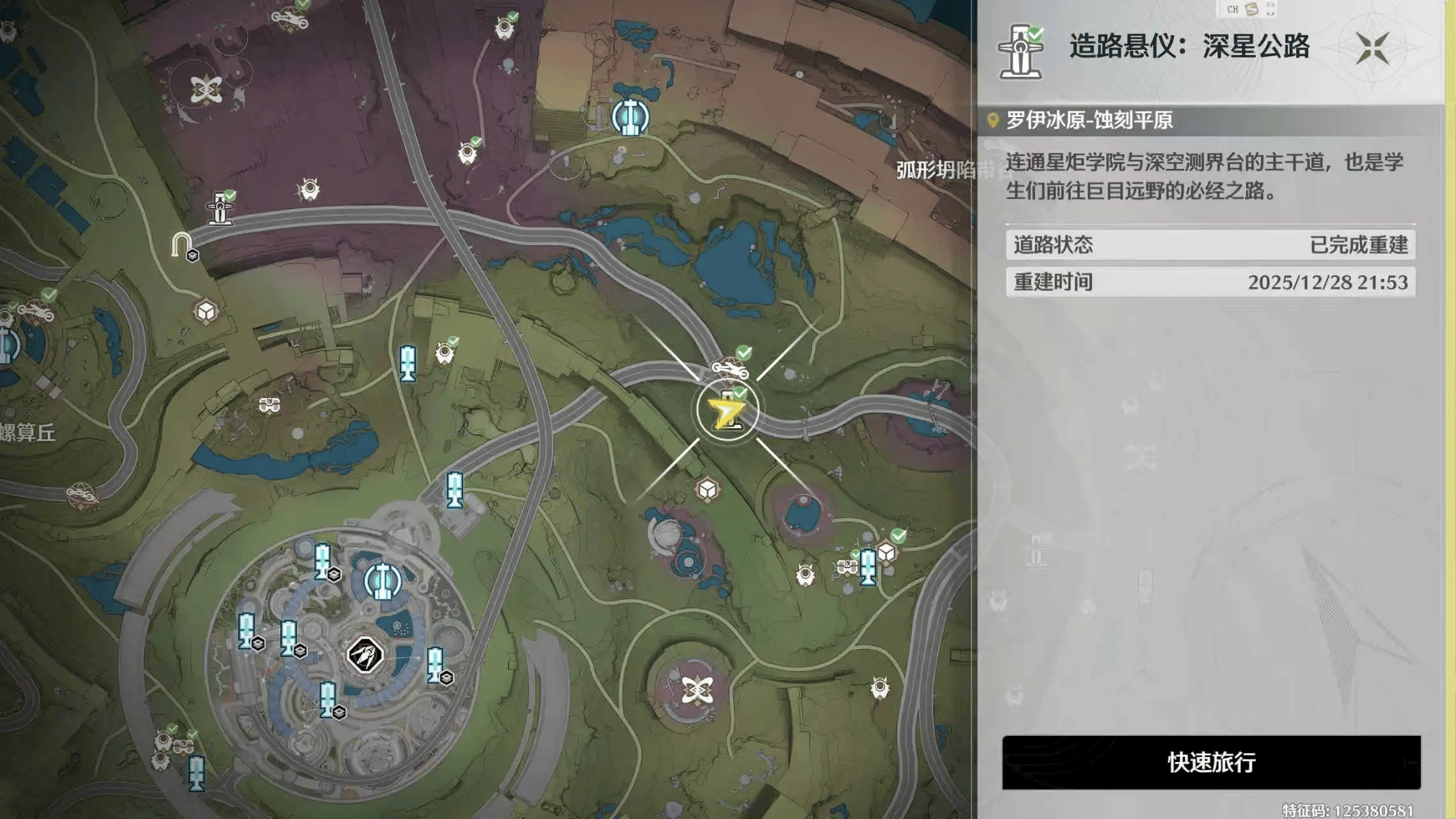
Task: Select the highlighted yellow-arrow road marker
Action: [x=727, y=411]
